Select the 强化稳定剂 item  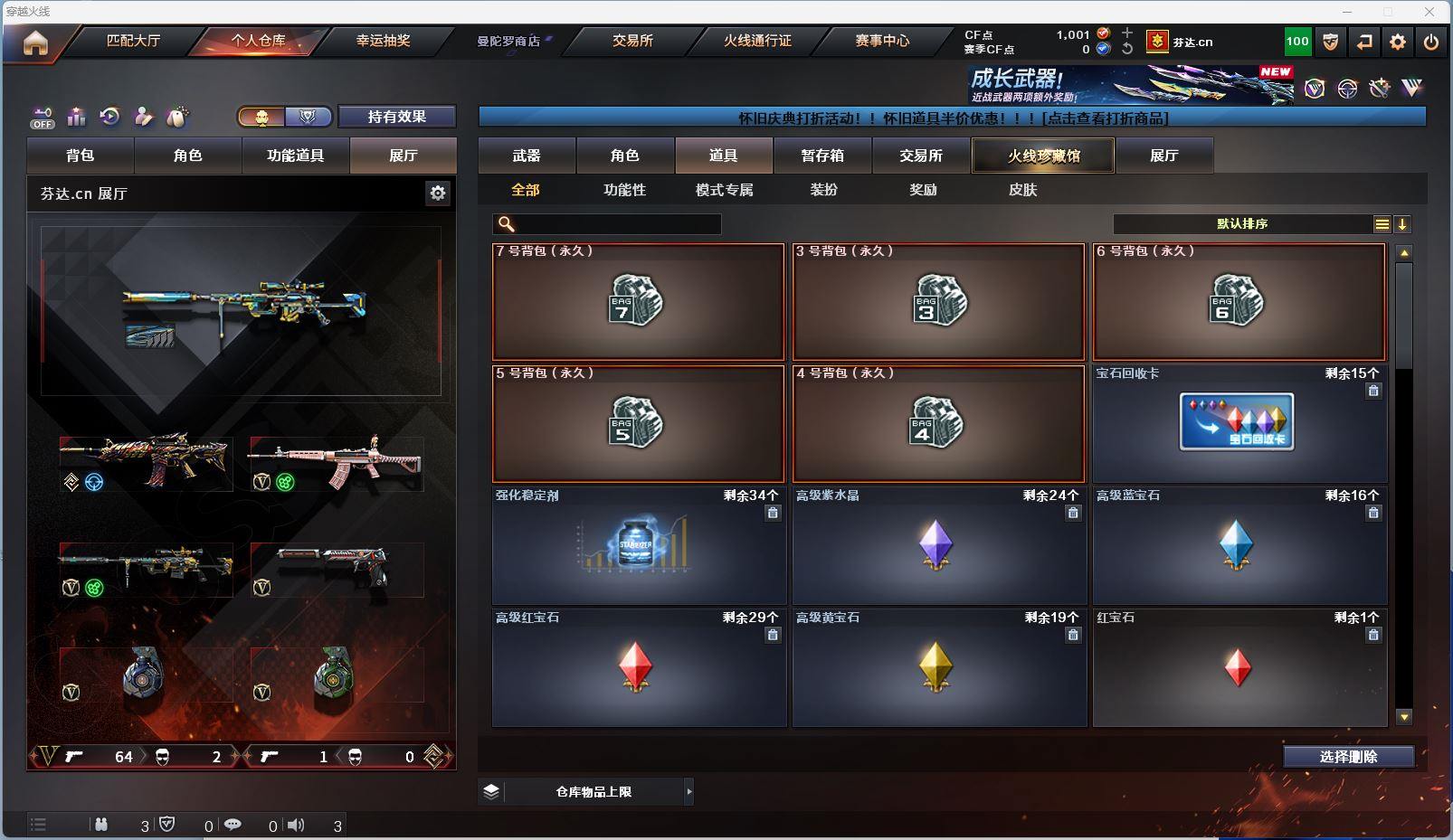pyautogui.click(x=638, y=545)
